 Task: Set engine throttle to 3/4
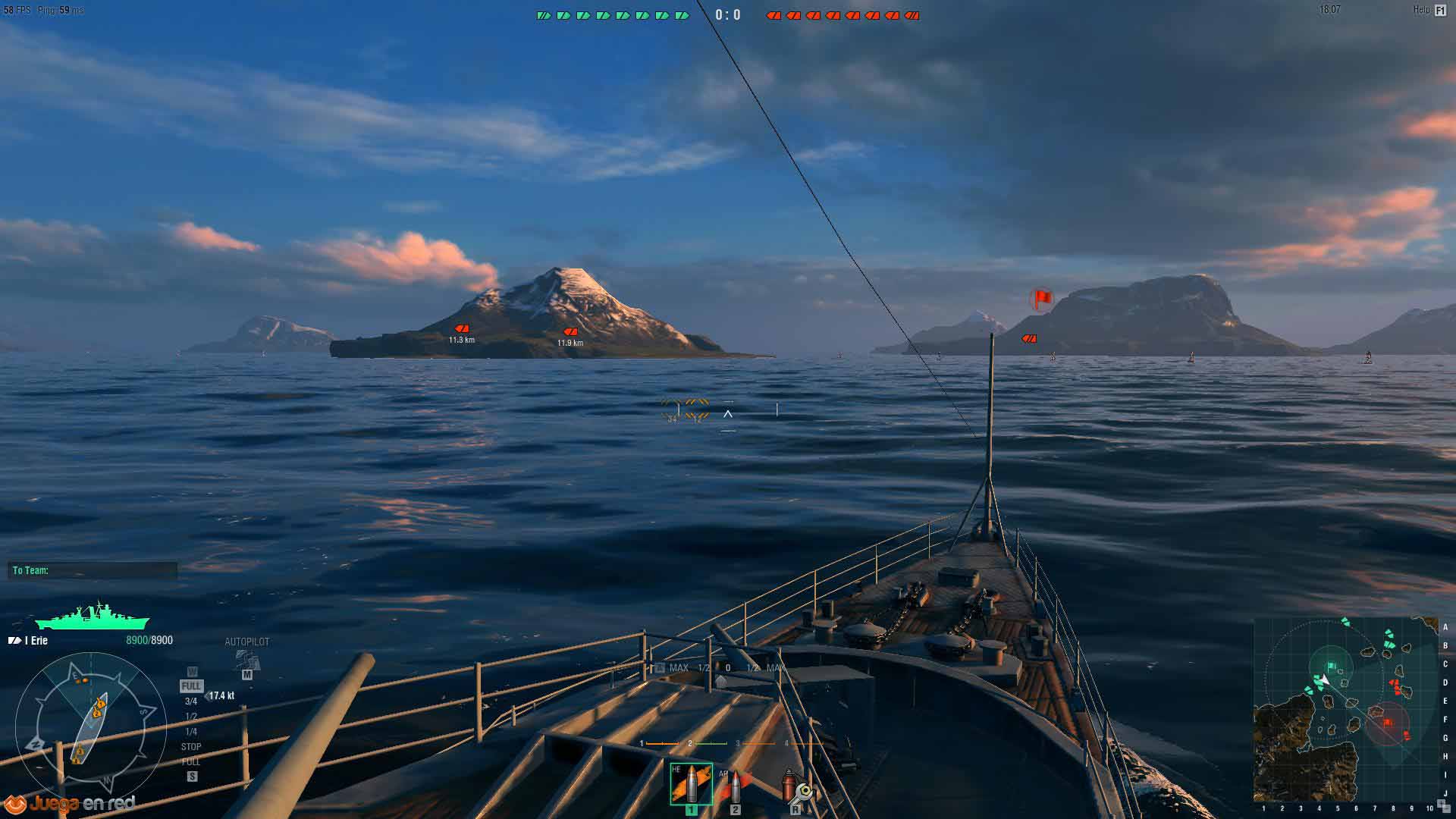(x=191, y=701)
